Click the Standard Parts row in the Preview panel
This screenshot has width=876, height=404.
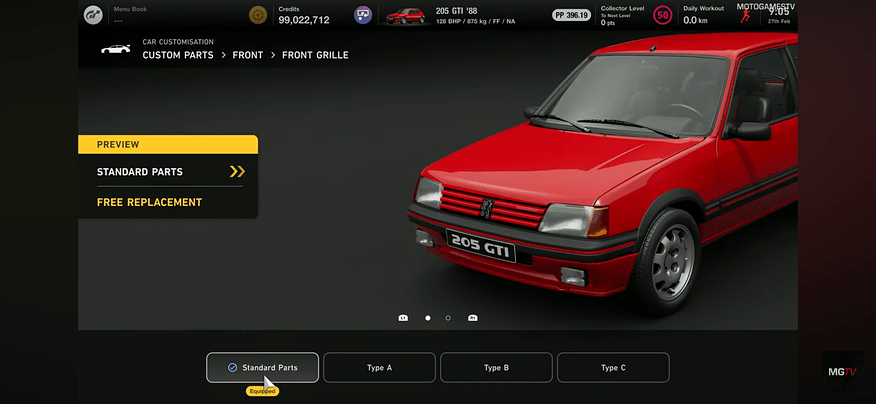click(x=168, y=172)
